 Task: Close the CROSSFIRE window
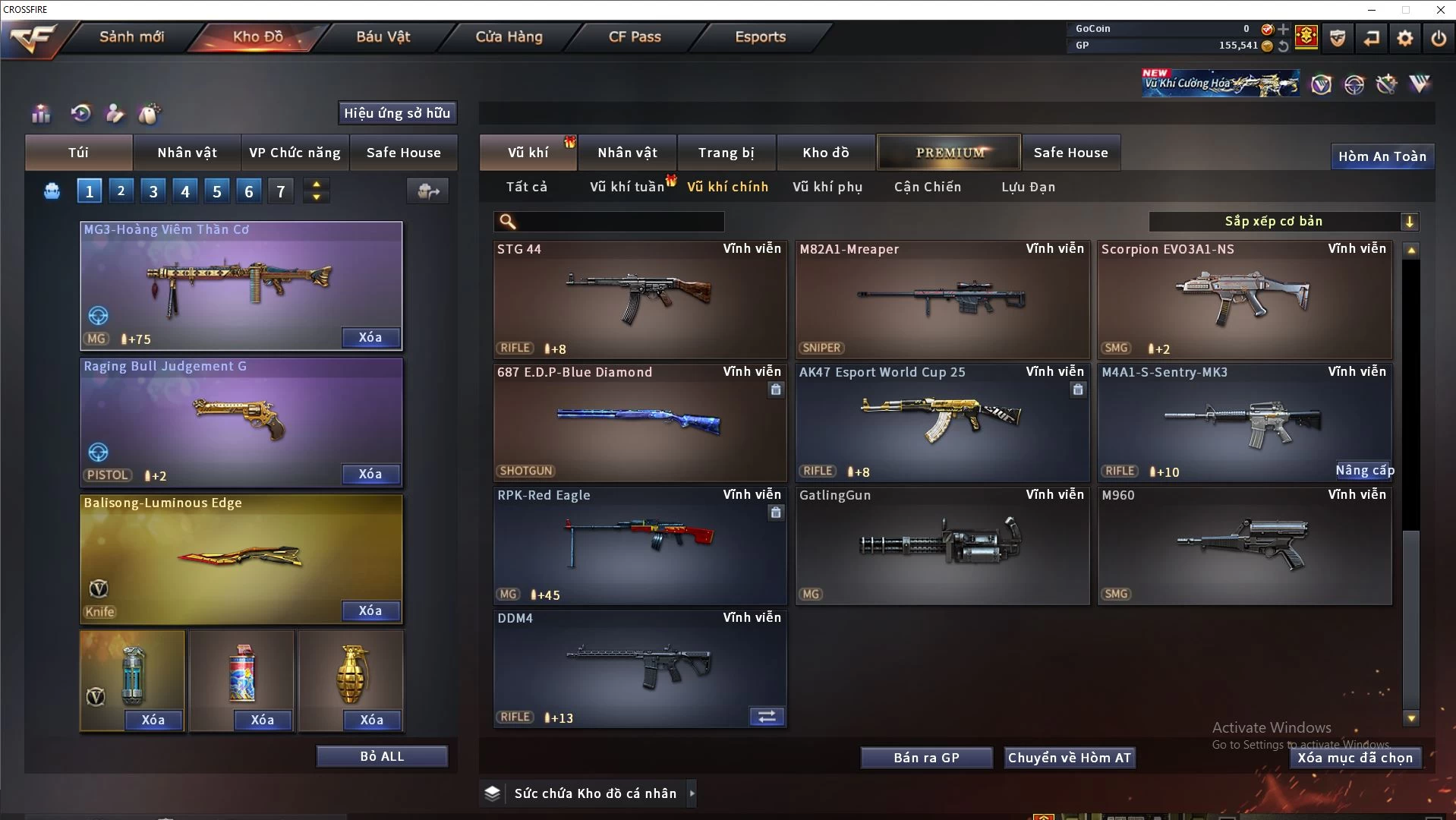click(x=1440, y=9)
